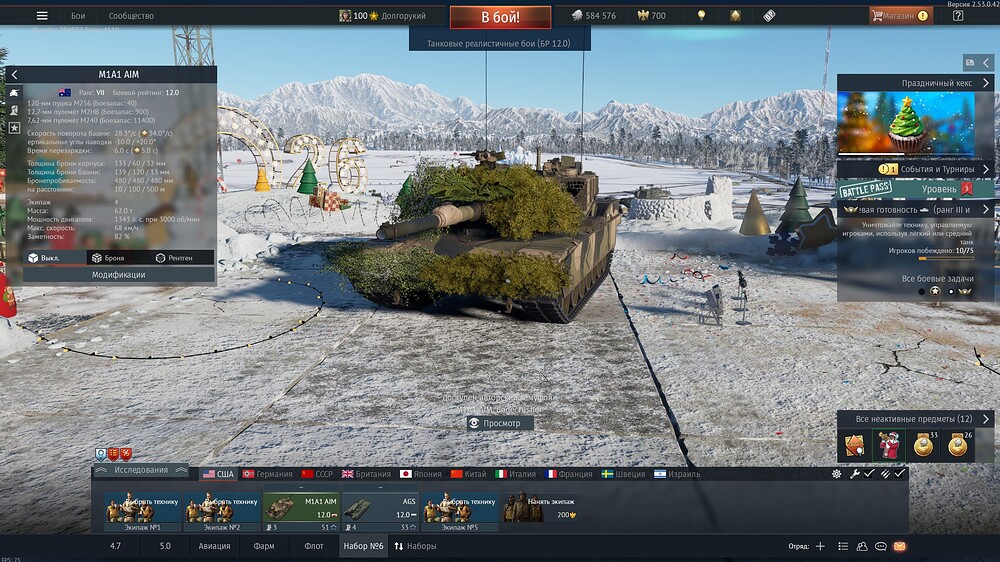Click the Просмотр preview button
Viewport: 1000px width, 562px height.
pyautogui.click(x=501, y=423)
